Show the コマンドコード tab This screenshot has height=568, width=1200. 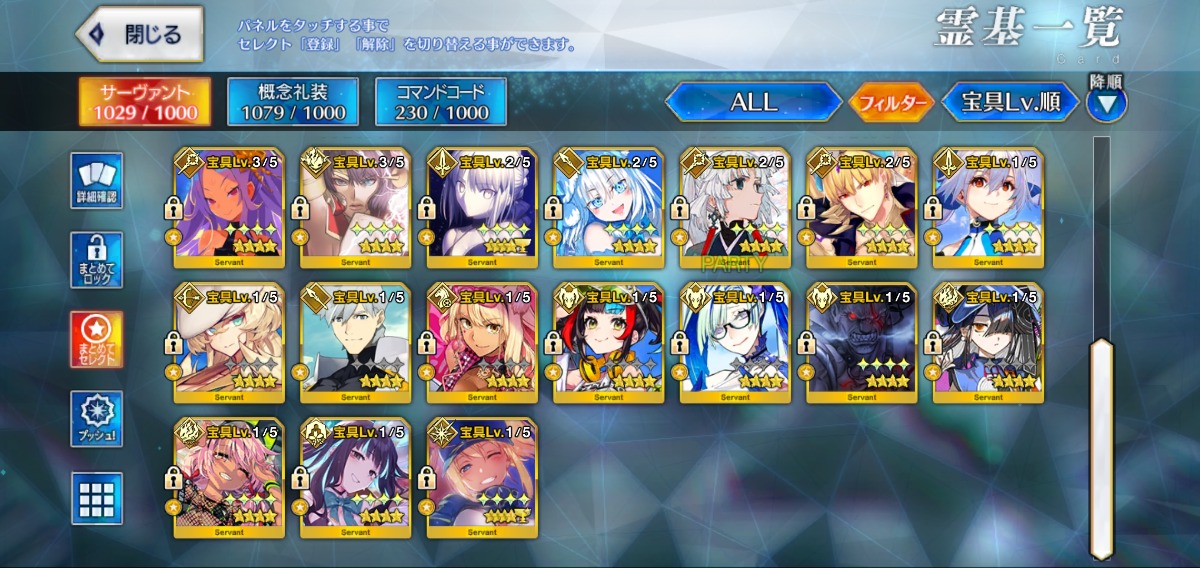tap(440, 101)
